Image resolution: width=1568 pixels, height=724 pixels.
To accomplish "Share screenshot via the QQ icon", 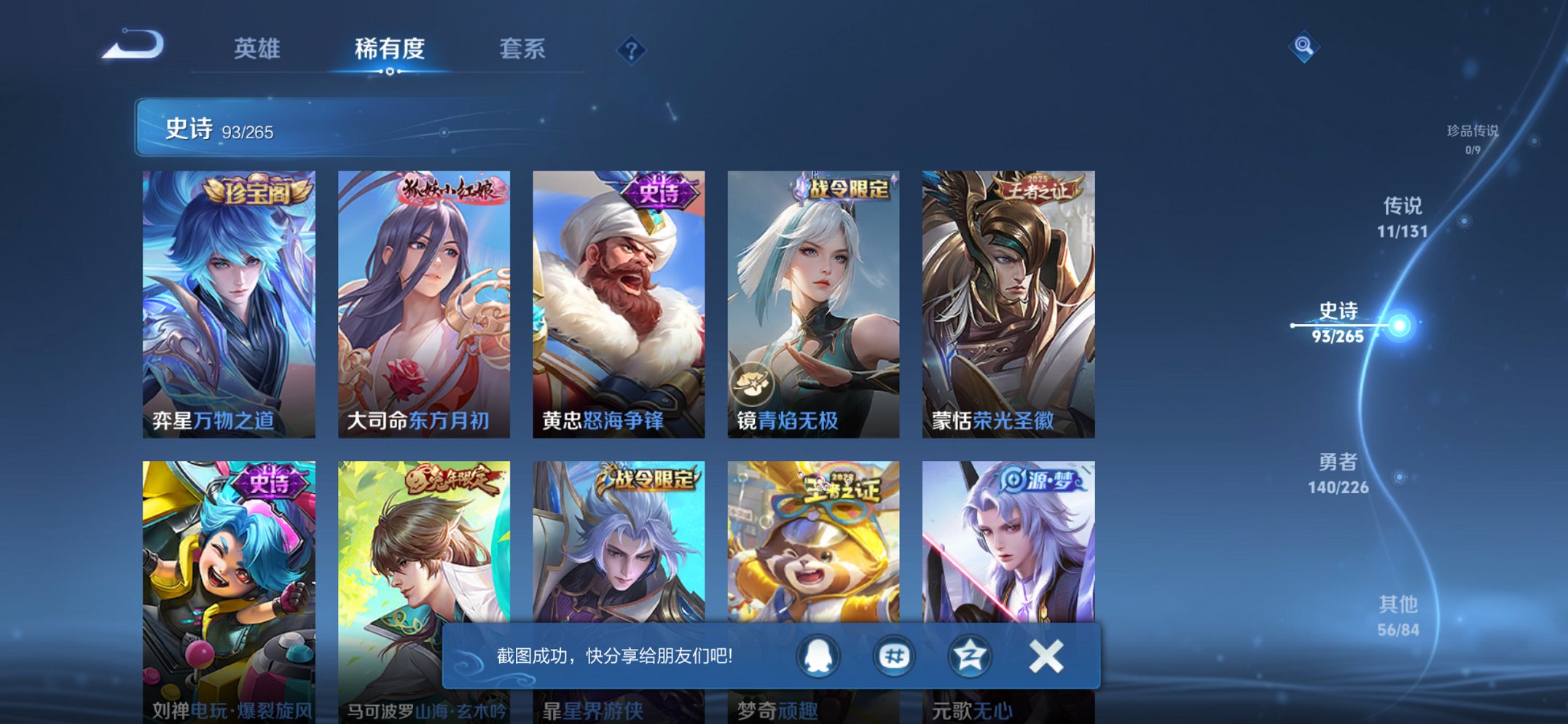I will coord(817,656).
